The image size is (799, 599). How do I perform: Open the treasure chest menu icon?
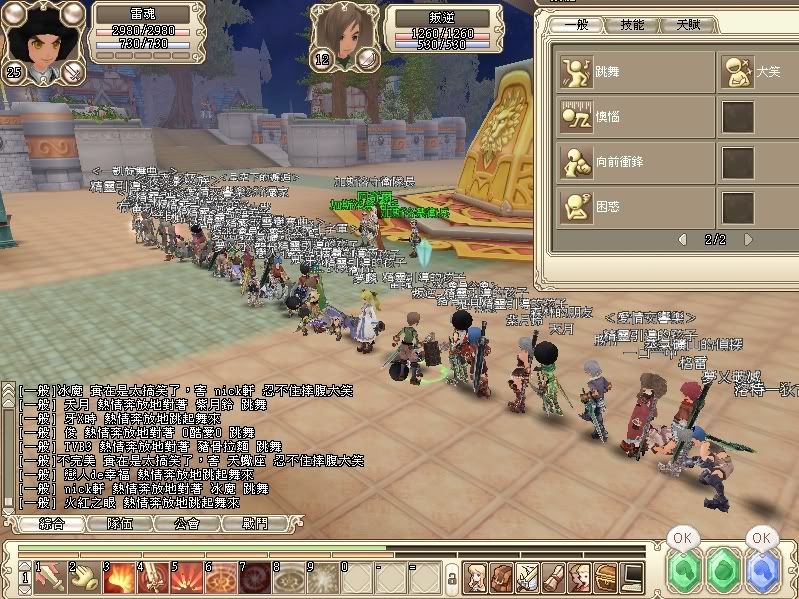(x=606, y=577)
